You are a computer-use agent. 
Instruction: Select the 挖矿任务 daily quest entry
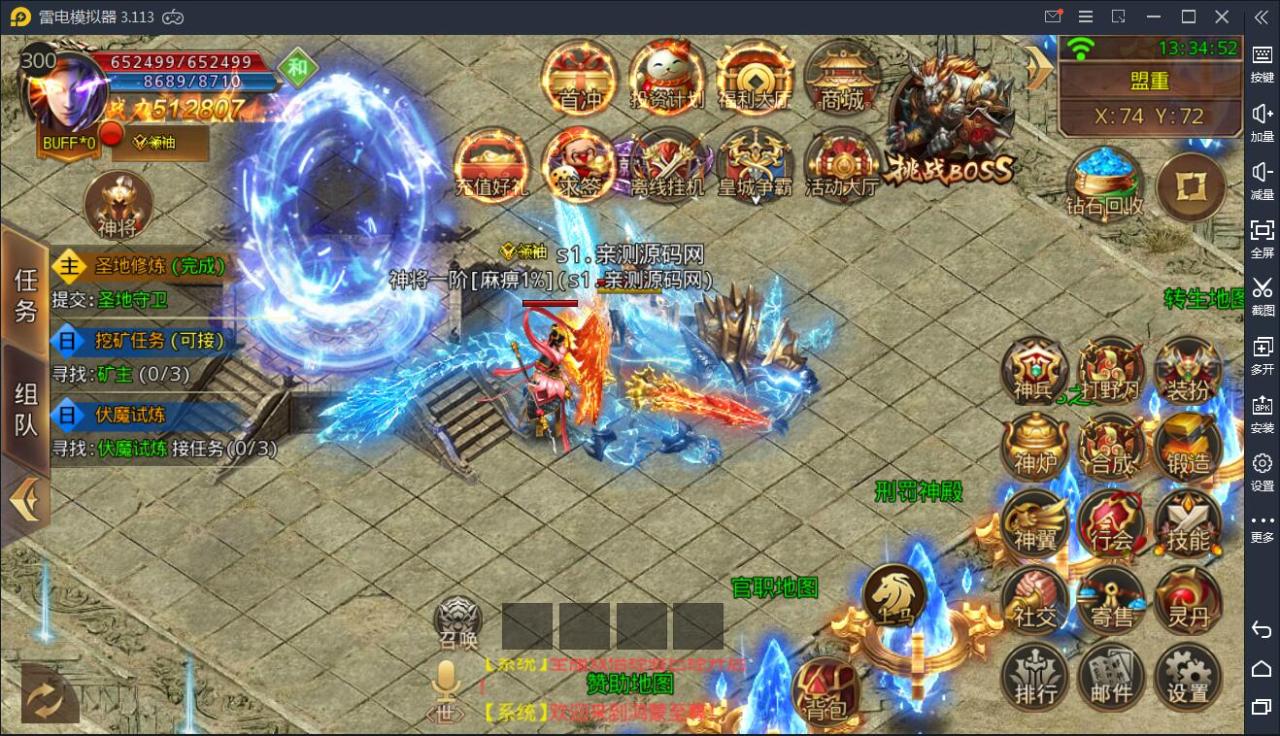tap(140, 340)
